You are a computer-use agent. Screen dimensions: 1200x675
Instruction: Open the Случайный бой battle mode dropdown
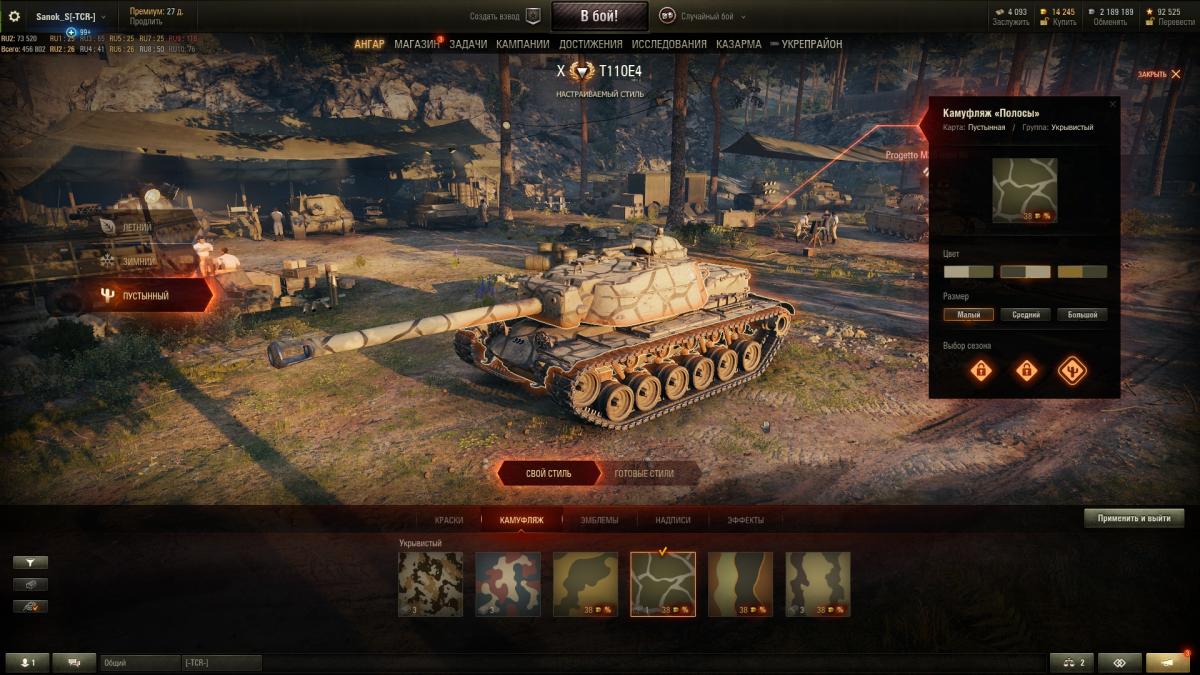point(702,16)
